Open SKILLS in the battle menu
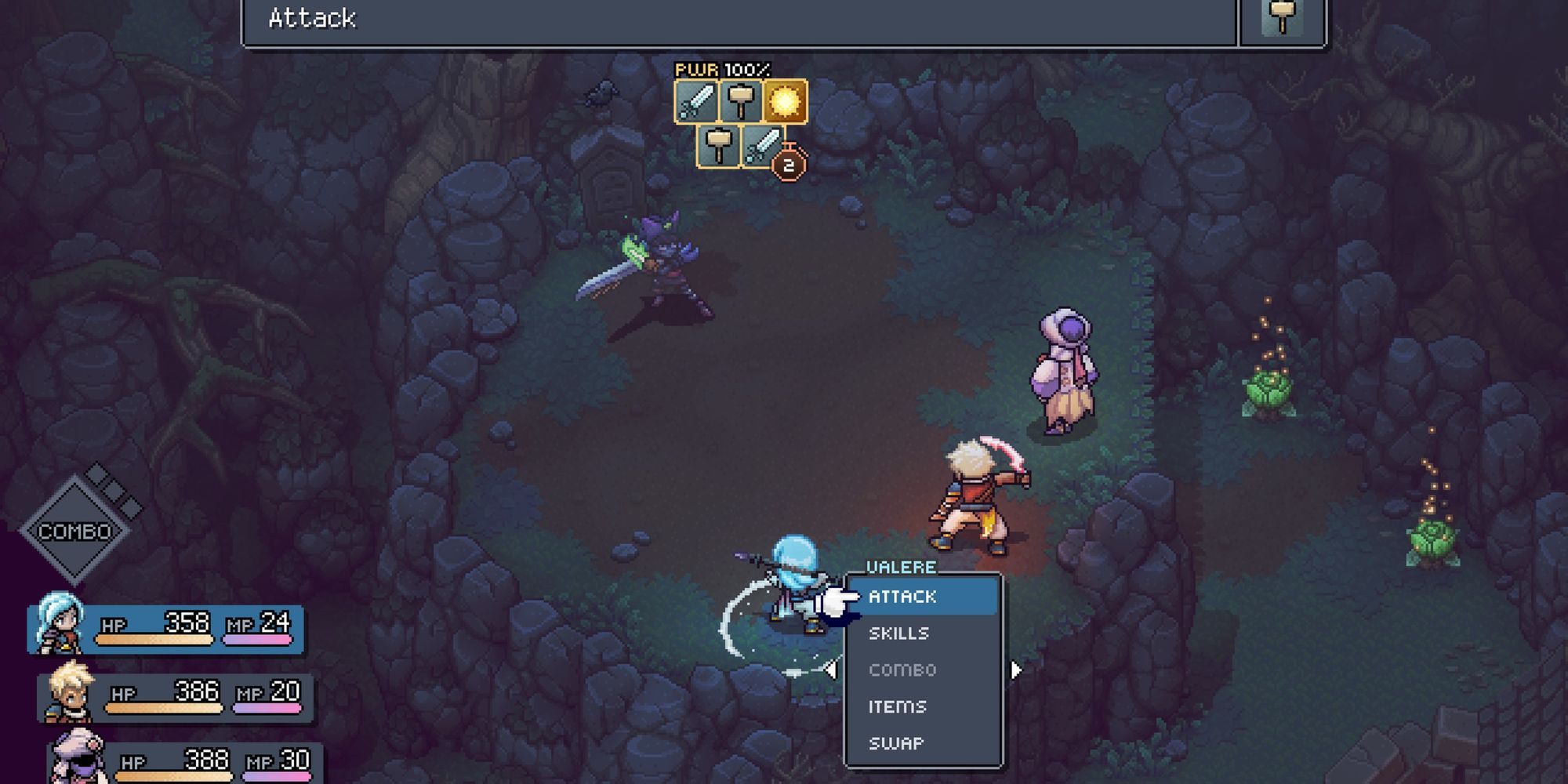The width and height of the screenshot is (1568, 784). pos(899,633)
